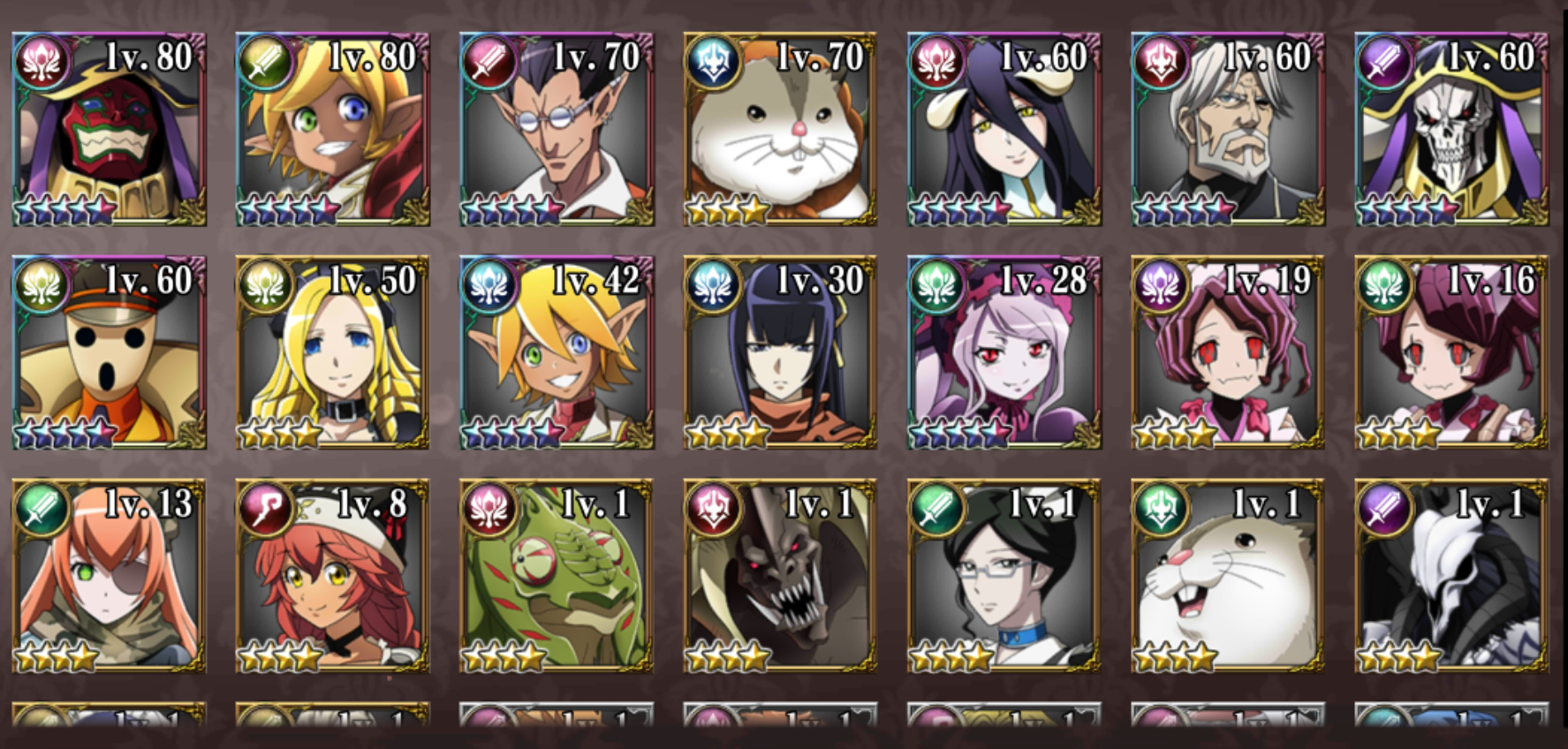1568x749 pixels.
Task: Choose the lv. 60 grey-haired butler card
Action: pyautogui.click(x=1228, y=130)
